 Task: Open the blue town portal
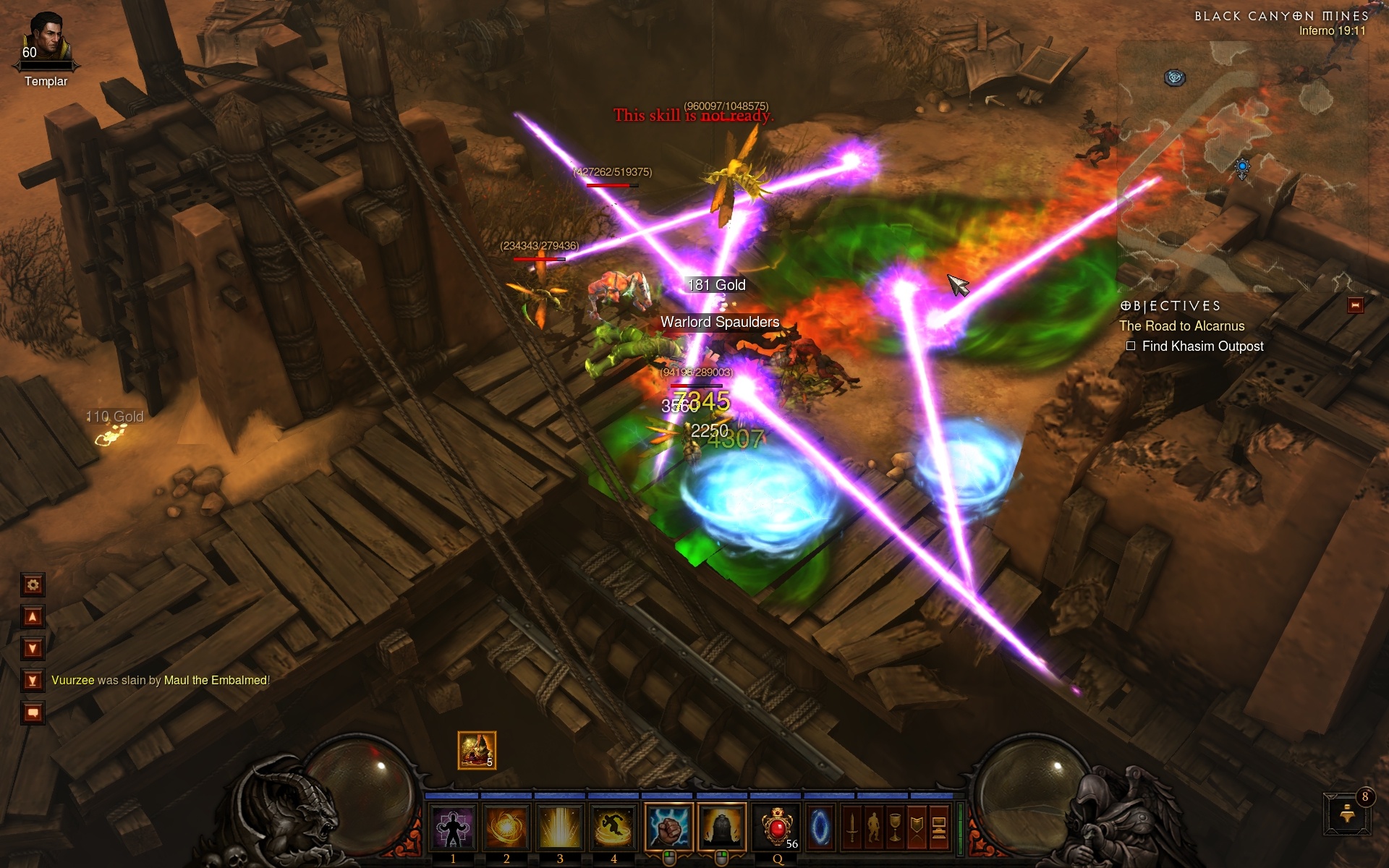[820, 827]
